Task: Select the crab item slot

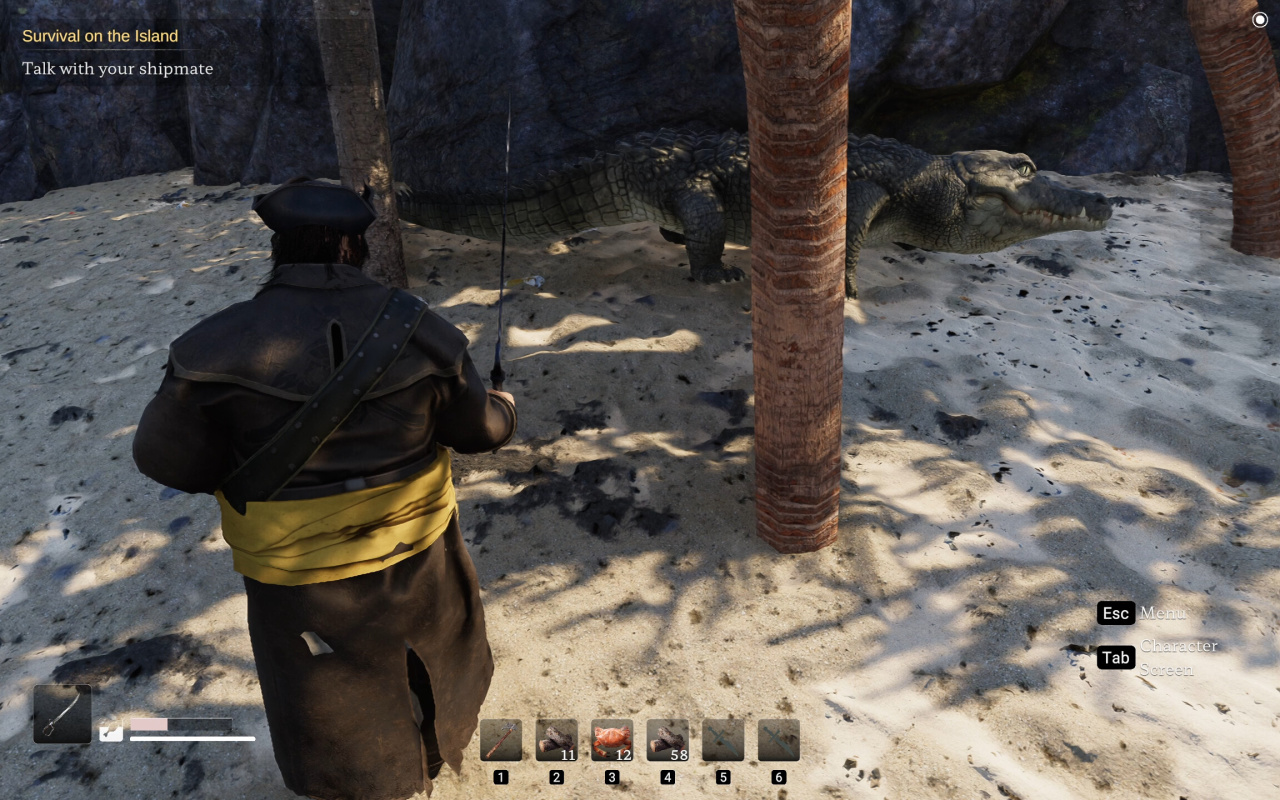Action: (612, 741)
